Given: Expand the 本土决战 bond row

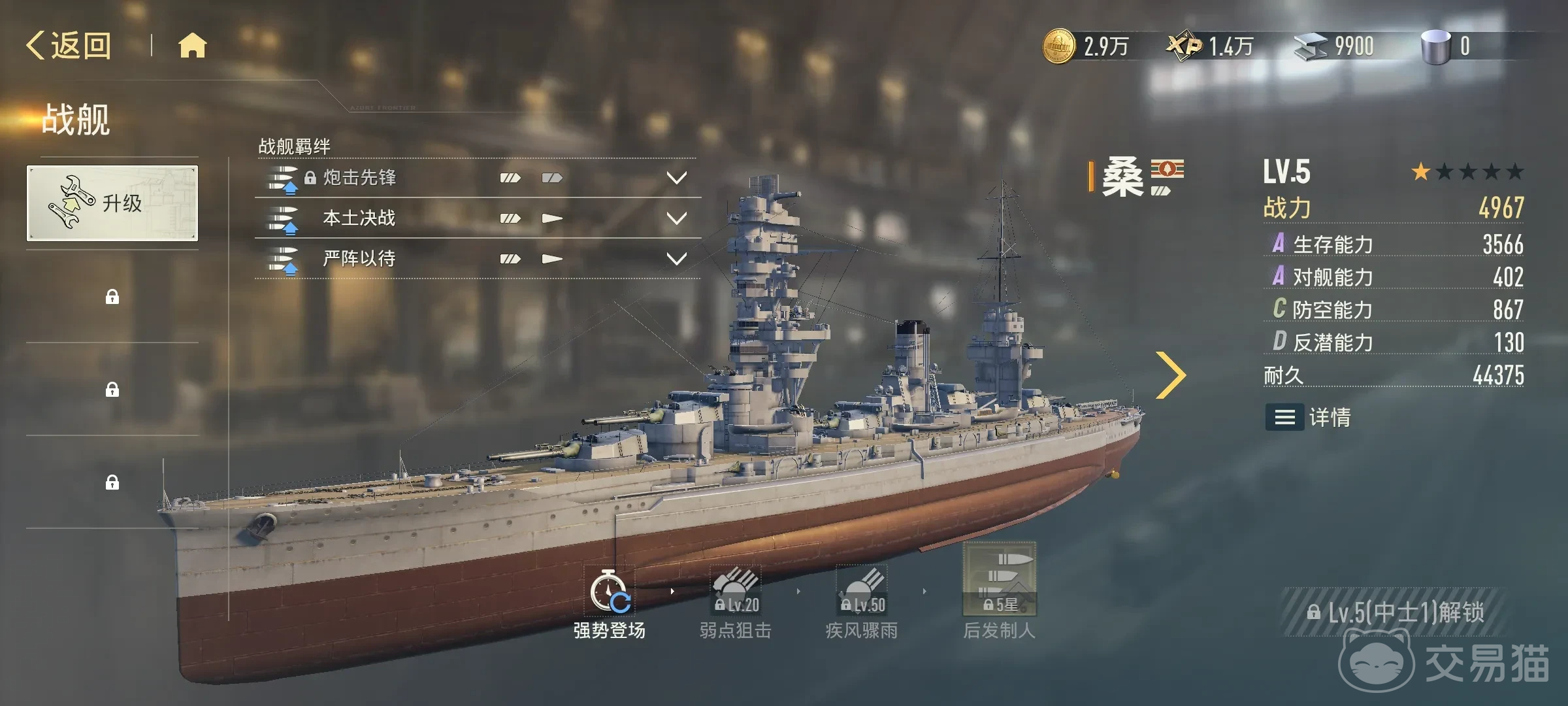Looking at the screenshot, I should click(x=676, y=218).
